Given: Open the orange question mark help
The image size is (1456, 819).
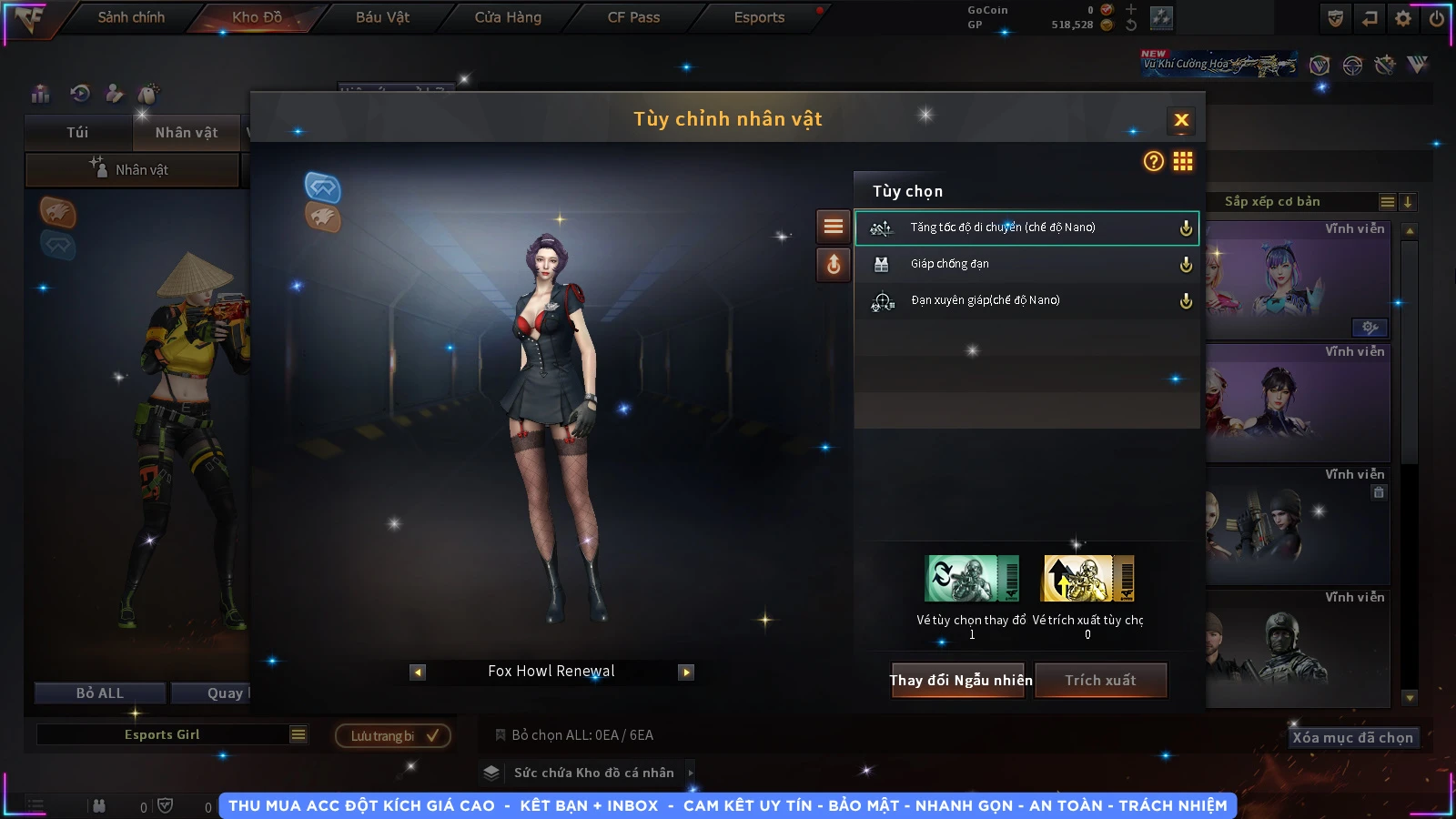Looking at the screenshot, I should pos(1153,161).
